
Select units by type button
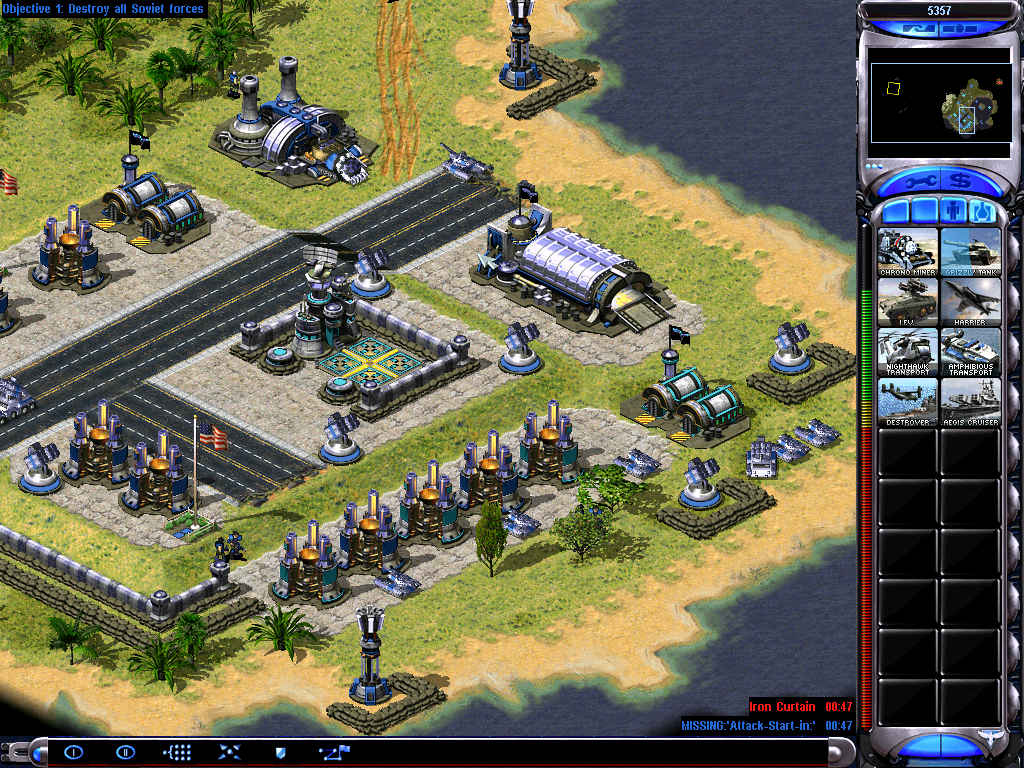[x=177, y=752]
